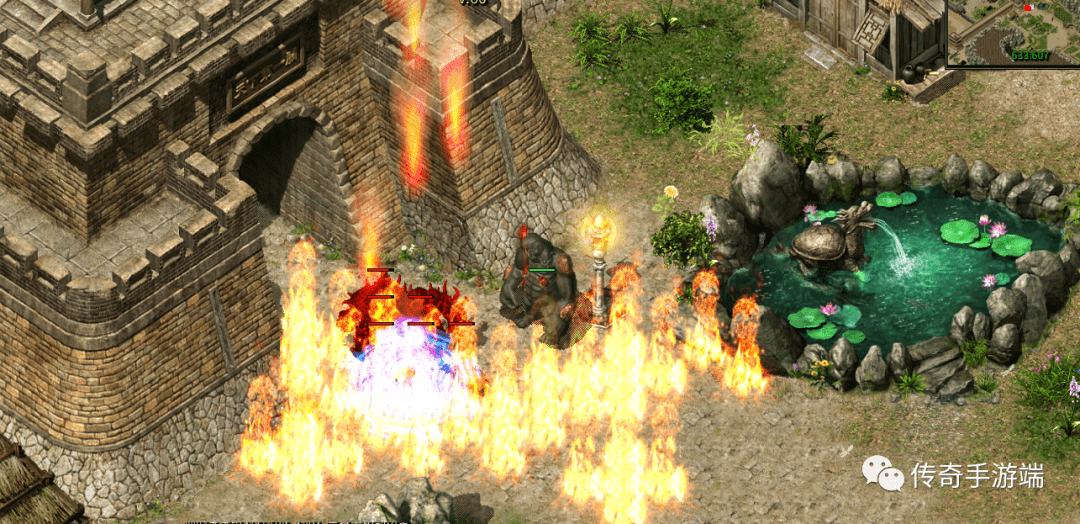
Task: Open the minimap in the corner
Action: click(x=1013, y=33)
